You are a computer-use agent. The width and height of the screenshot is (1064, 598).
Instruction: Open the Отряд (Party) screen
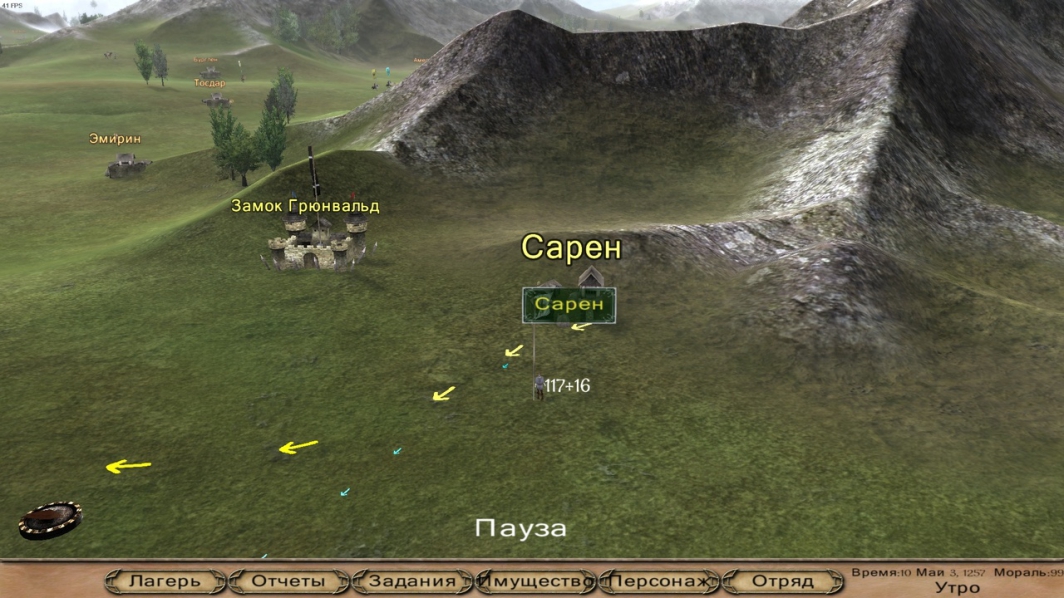pyautogui.click(x=783, y=581)
